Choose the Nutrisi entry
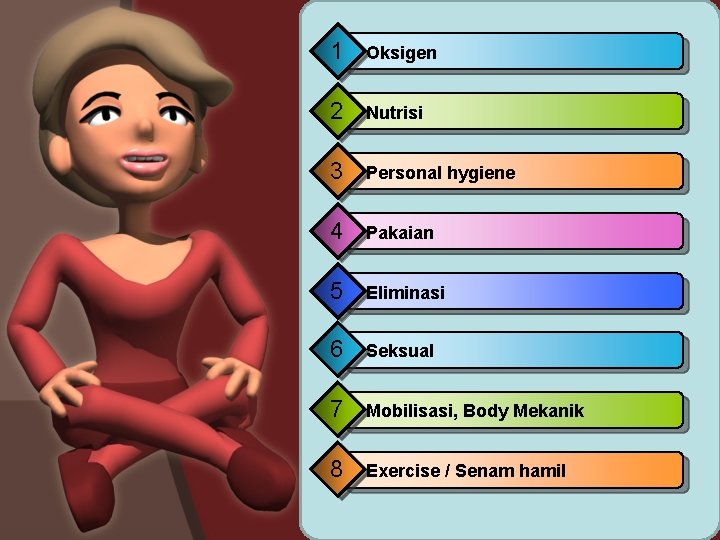Viewport: 720px width, 540px height. click(x=520, y=112)
